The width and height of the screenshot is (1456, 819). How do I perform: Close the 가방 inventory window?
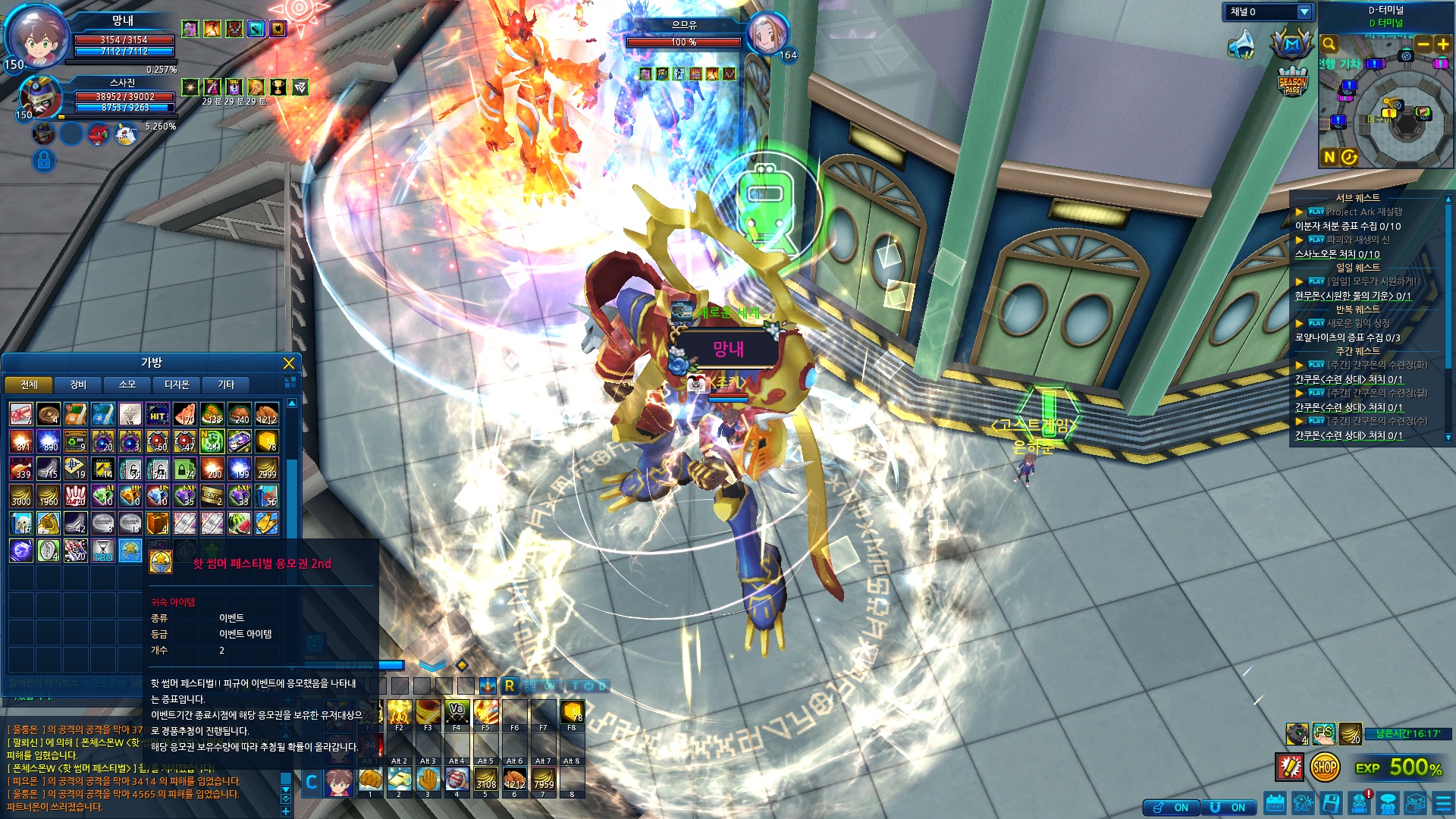(x=288, y=363)
